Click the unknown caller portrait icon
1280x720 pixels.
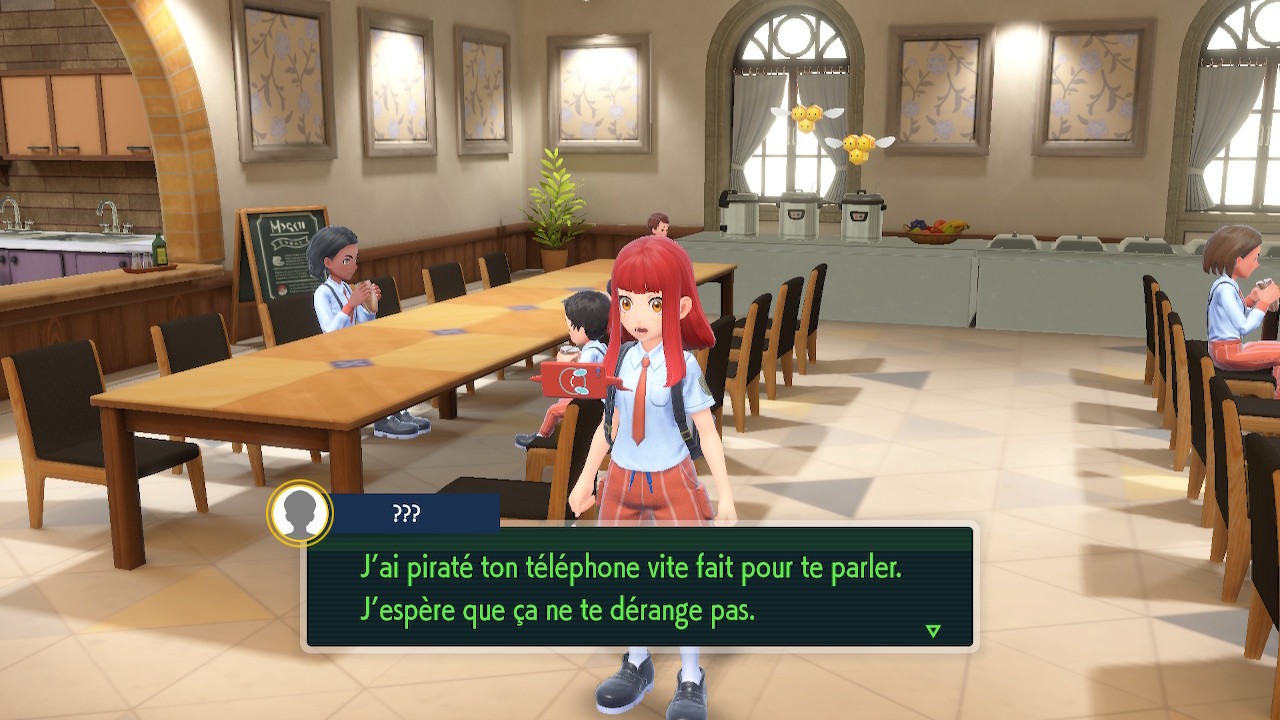[300, 514]
